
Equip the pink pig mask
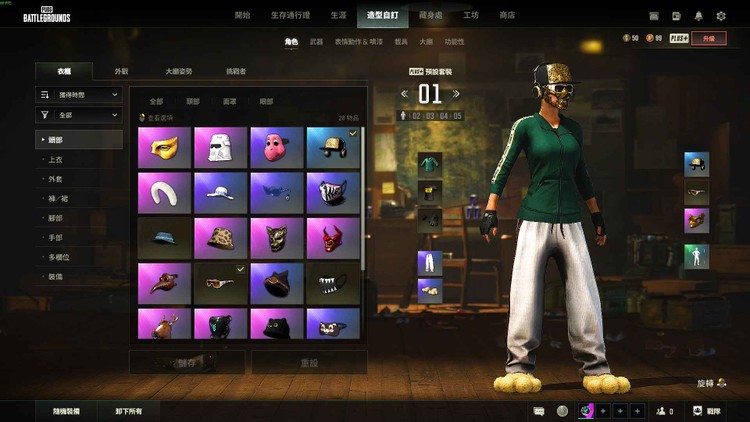click(x=277, y=147)
